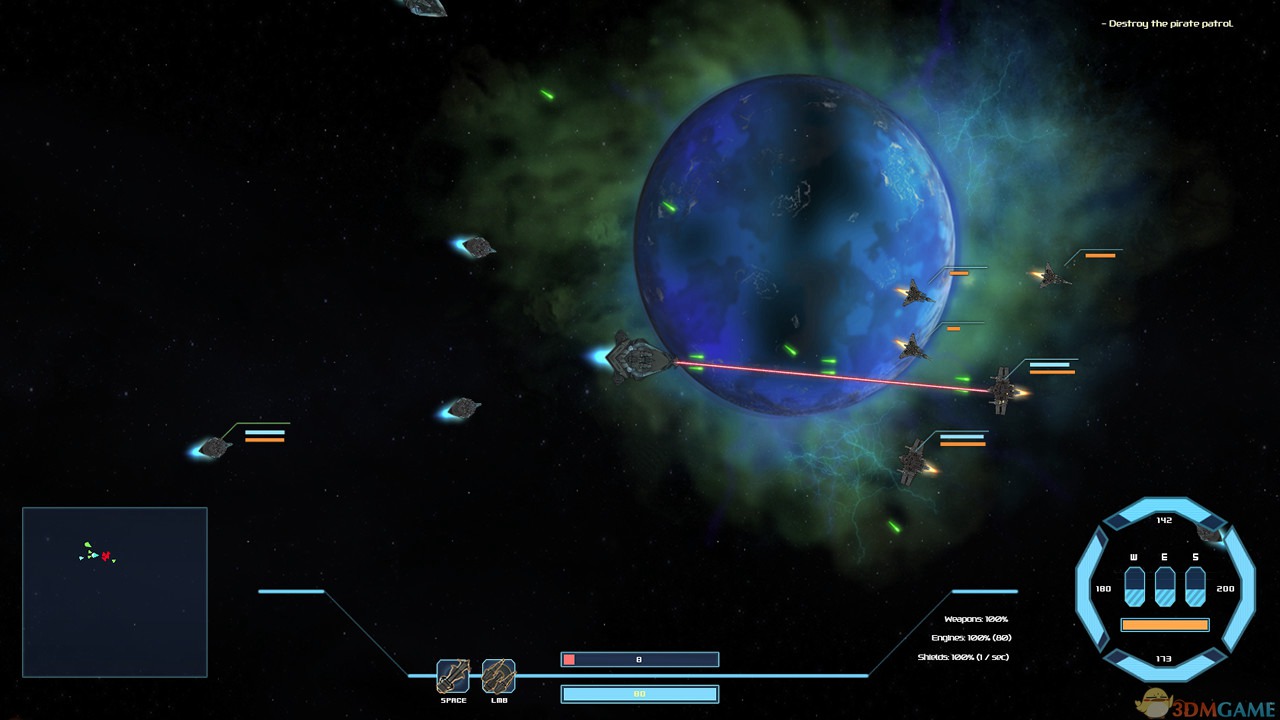Select the W weapons power cell
Screen dimensions: 1280x720
click(1135, 586)
